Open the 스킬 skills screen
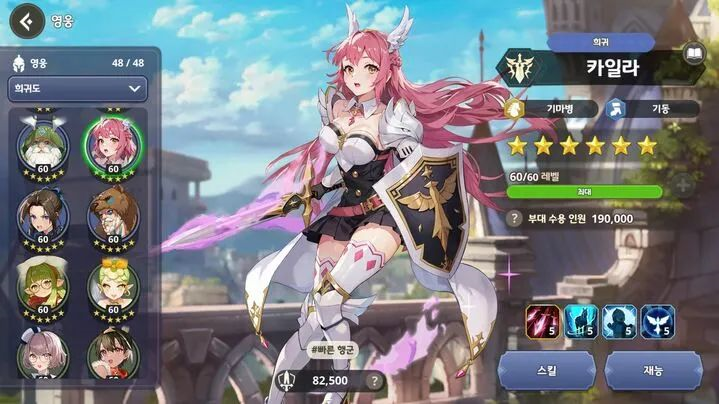Screen dimensions: 719x404 point(547,370)
